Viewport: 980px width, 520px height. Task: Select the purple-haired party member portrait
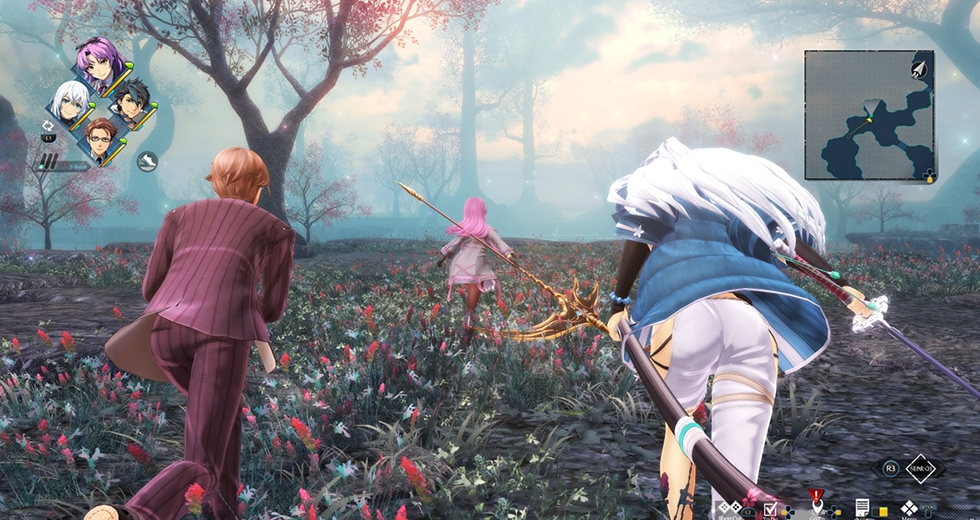(98, 68)
